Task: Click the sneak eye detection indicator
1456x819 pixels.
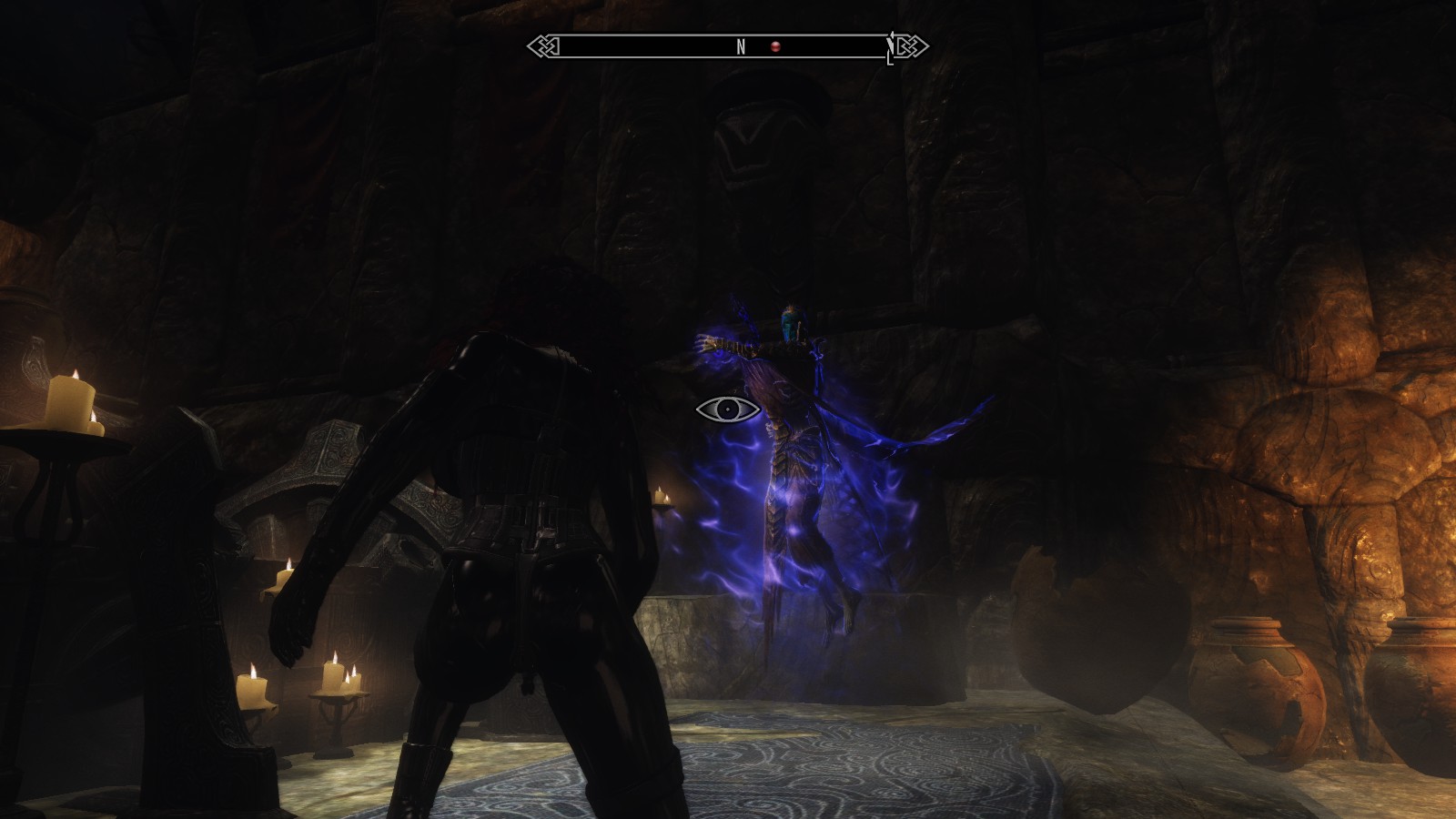Action: 728,409
